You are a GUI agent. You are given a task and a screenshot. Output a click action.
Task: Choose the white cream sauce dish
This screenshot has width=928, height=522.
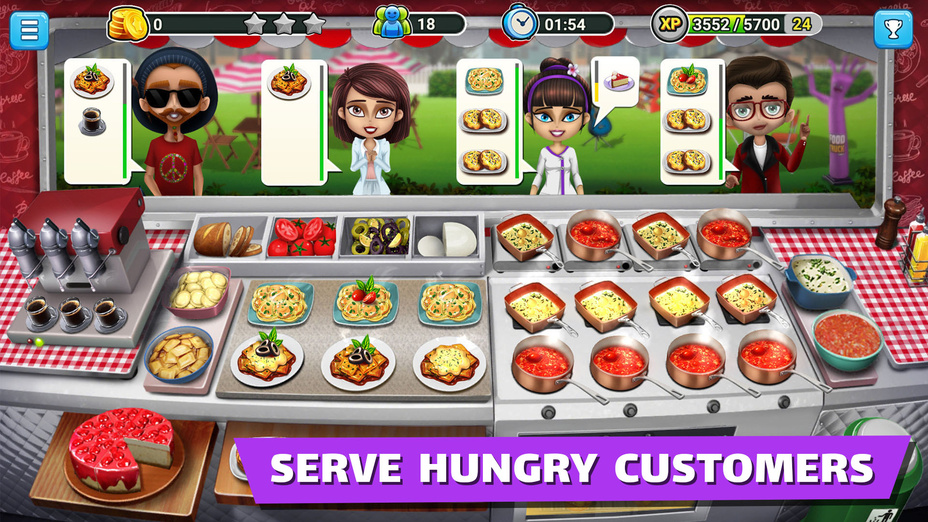[821, 277]
